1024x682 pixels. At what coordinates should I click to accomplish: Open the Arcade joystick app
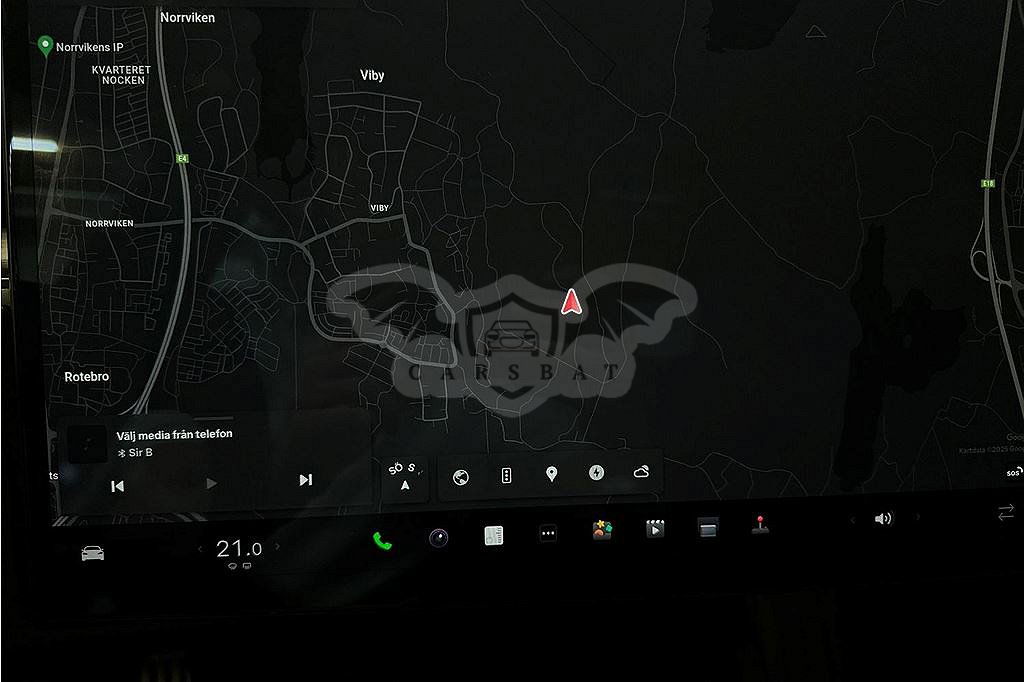tap(760, 524)
